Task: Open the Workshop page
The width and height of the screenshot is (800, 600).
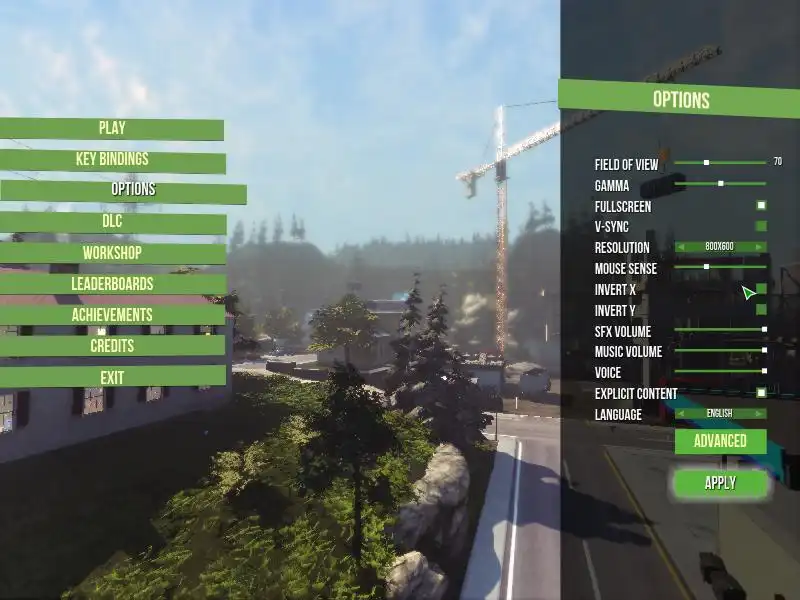Action: pyautogui.click(x=112, y=253)
